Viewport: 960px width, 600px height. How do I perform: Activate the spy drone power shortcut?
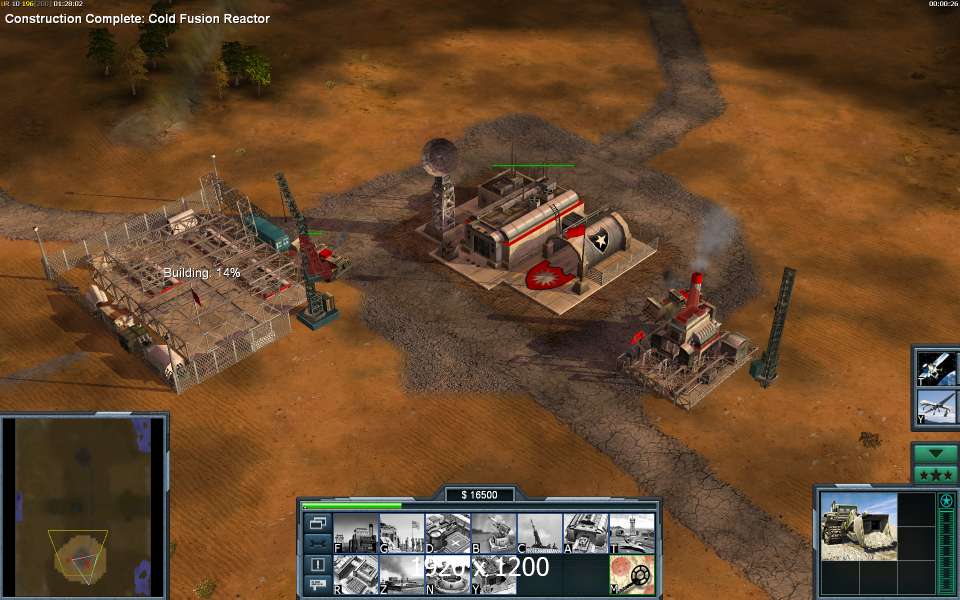coord(938,406)
